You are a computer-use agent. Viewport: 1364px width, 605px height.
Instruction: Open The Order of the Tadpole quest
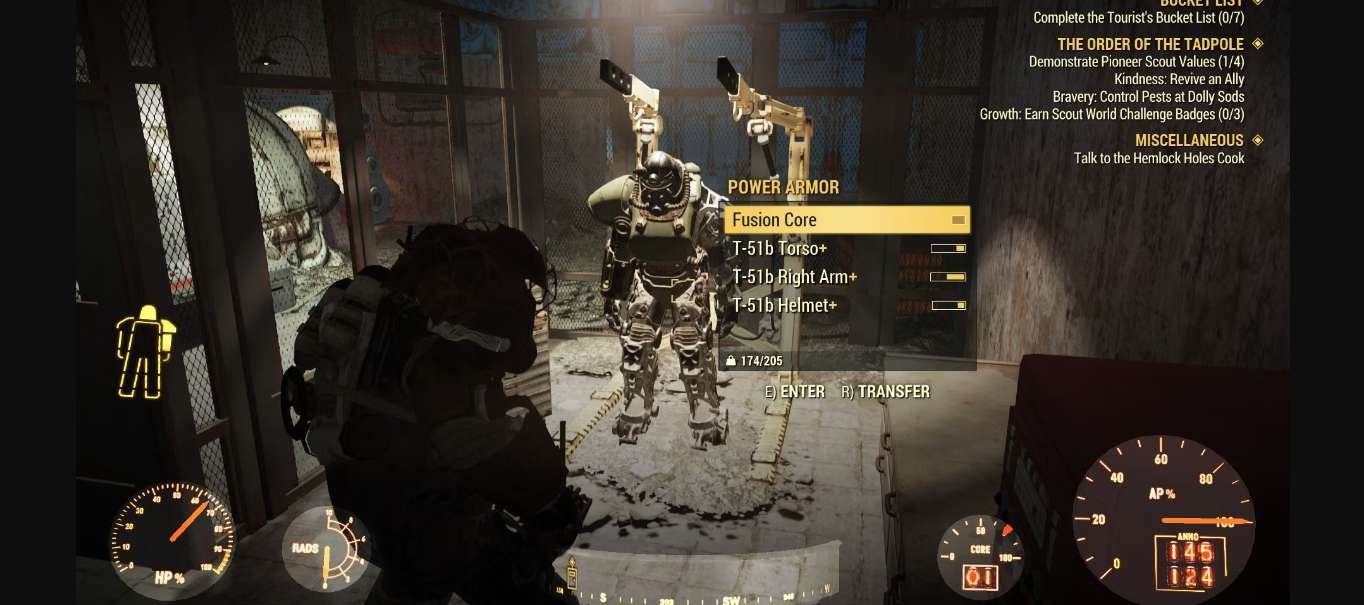tap(1150, 44)
